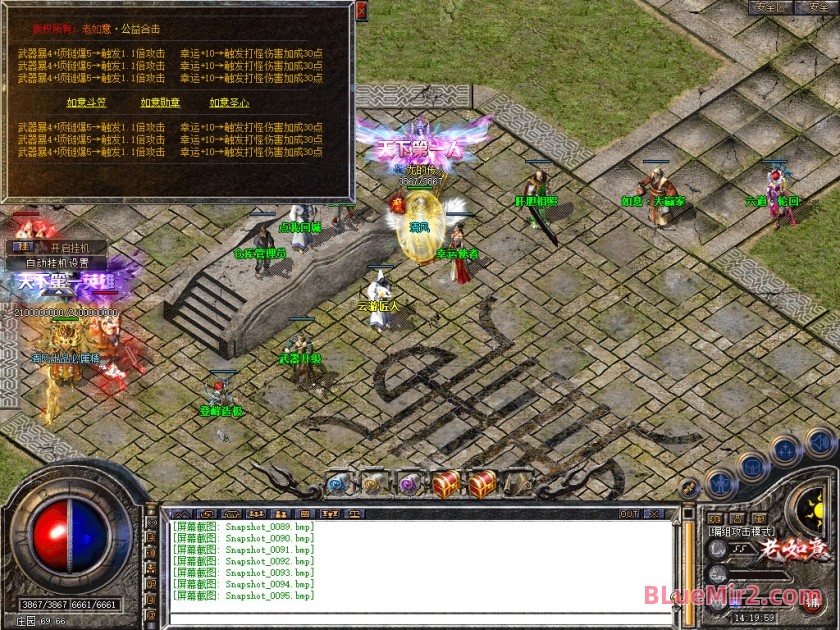The height and width of the screenshot is (630, 840).
Task: Select the 如意勋章 option
Action: click(159, 102)
